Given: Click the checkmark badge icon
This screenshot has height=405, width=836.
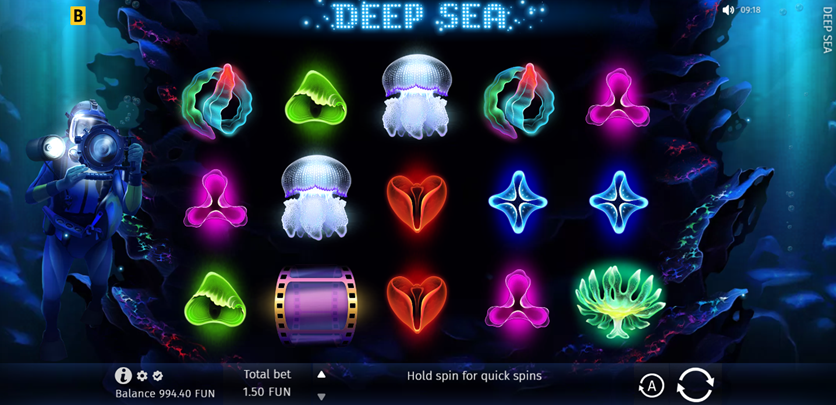Looking at the screenshot, I should (x=157, y=376).
